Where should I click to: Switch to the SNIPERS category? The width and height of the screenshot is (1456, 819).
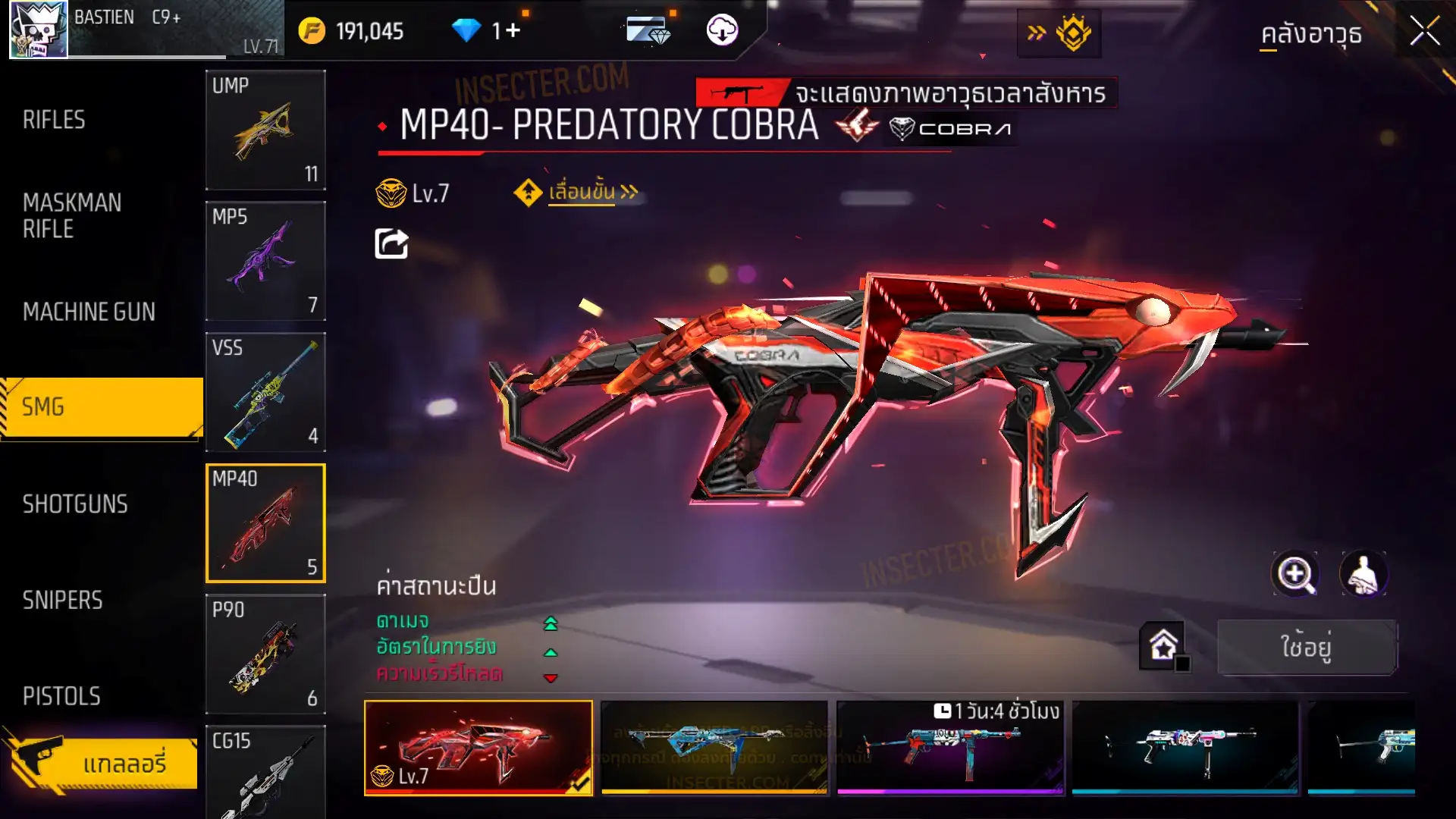[62, 601]
